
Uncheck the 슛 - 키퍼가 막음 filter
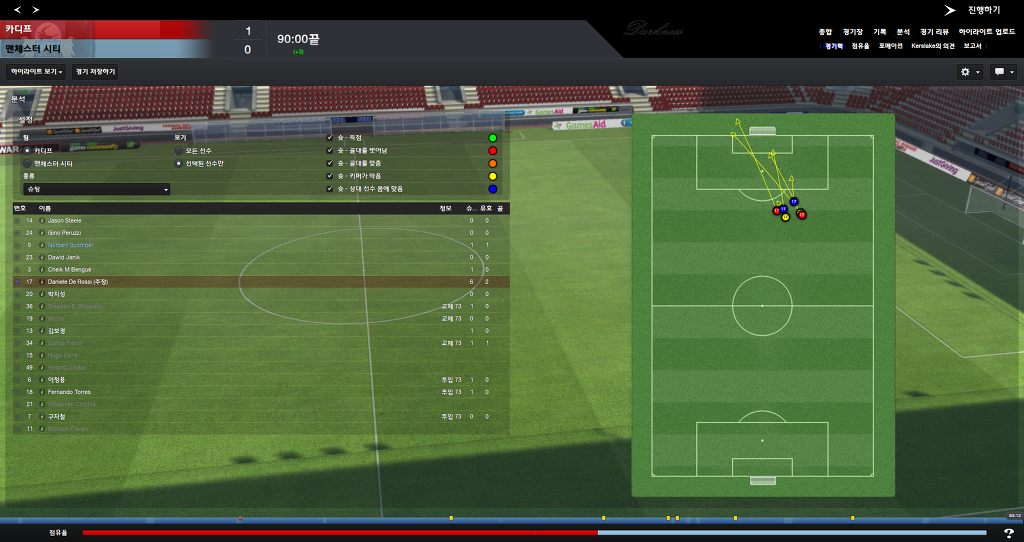tap(330, 176)
